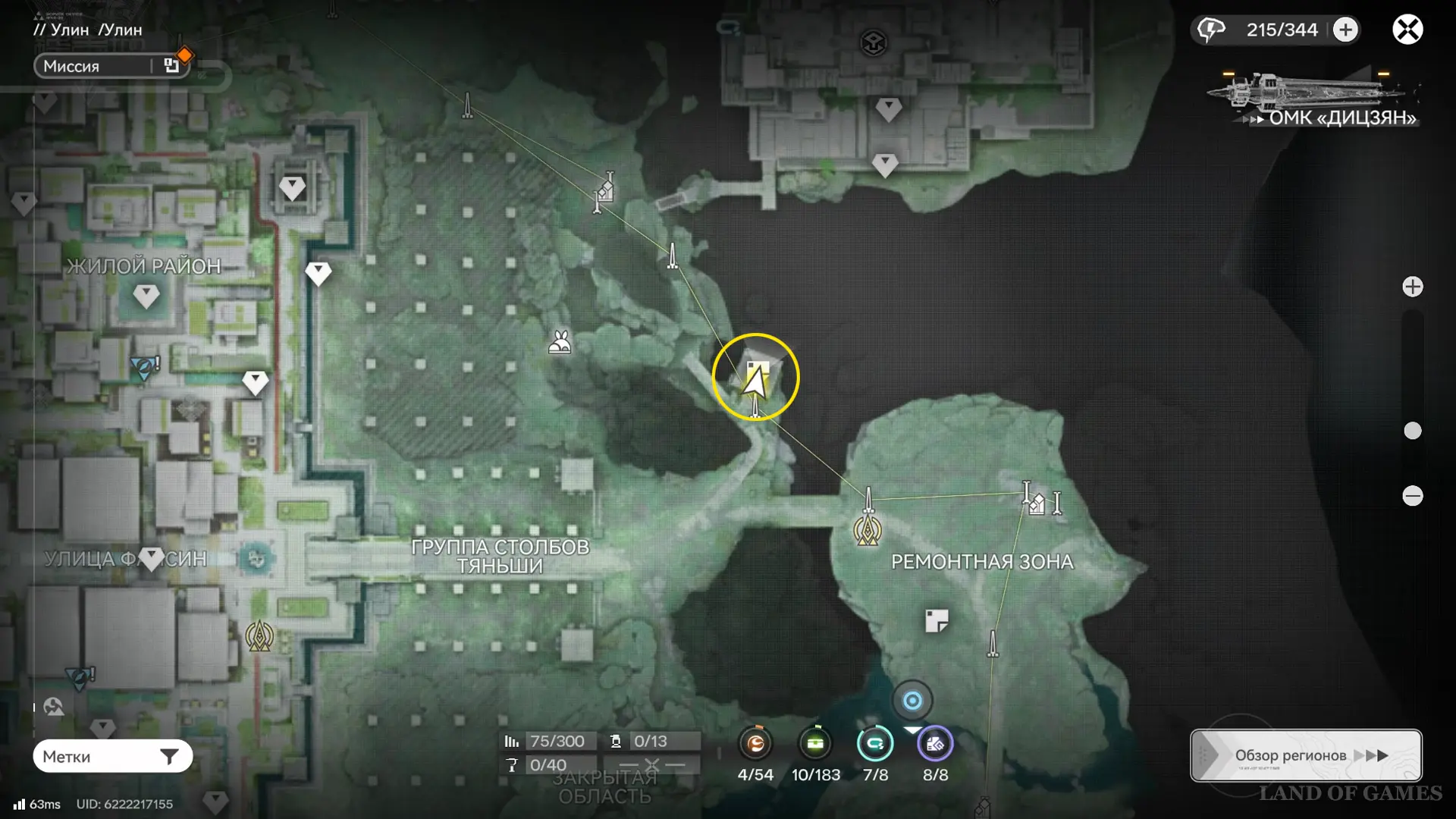Viewport: 1456px width, 819px height.
Task: Select the teleport marker near Улица Фэнсин
Action: coord(259,635)
